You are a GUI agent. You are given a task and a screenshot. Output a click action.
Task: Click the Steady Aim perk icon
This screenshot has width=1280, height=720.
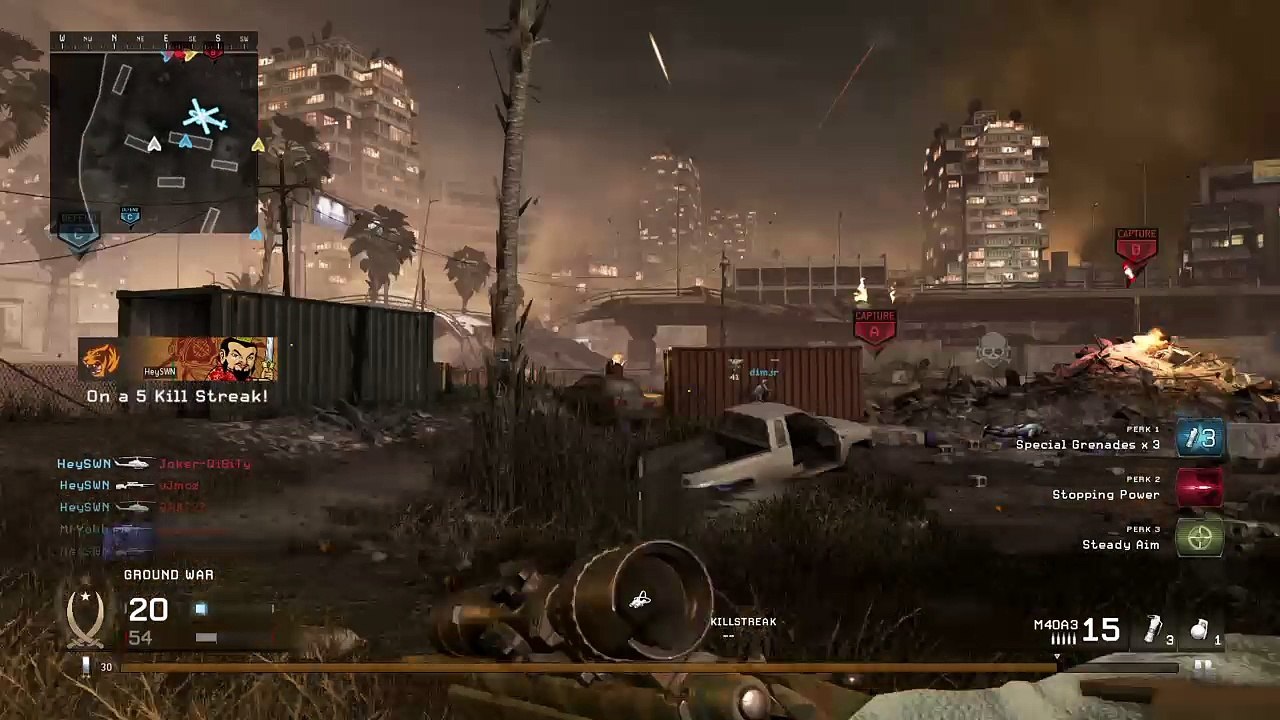pos(1200,539)
